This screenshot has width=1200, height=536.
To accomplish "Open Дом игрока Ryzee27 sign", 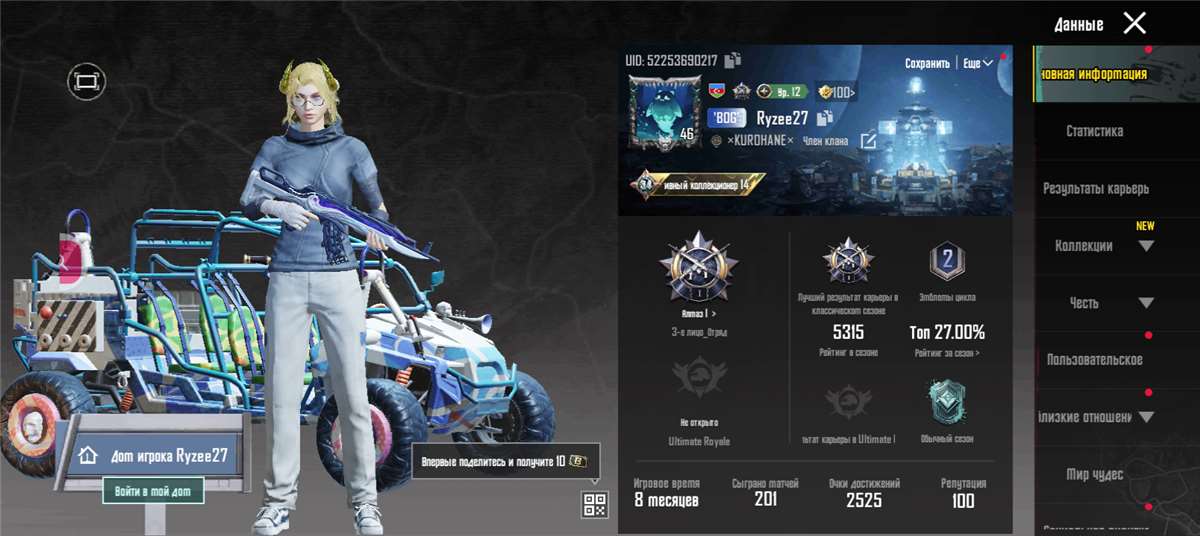I will coord(154,454).
